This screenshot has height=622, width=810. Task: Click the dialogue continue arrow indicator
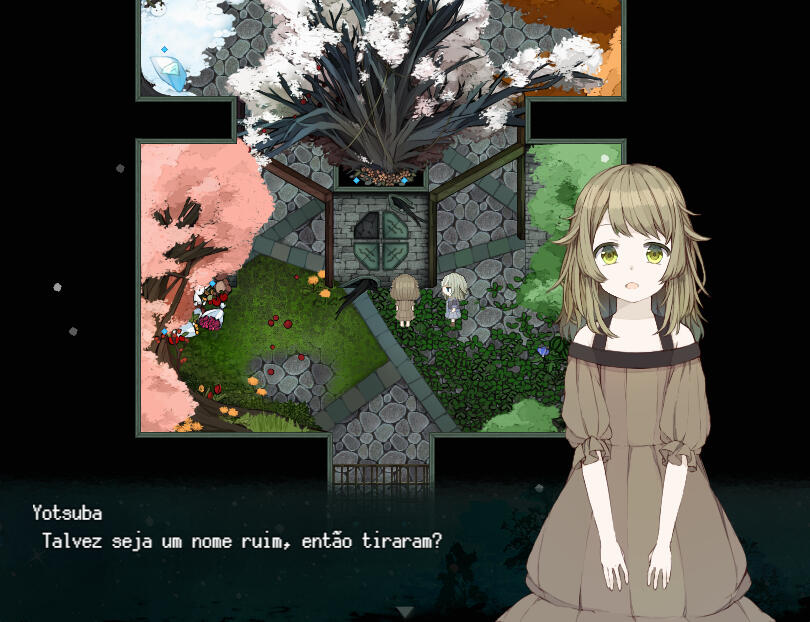tap(405, 611)
